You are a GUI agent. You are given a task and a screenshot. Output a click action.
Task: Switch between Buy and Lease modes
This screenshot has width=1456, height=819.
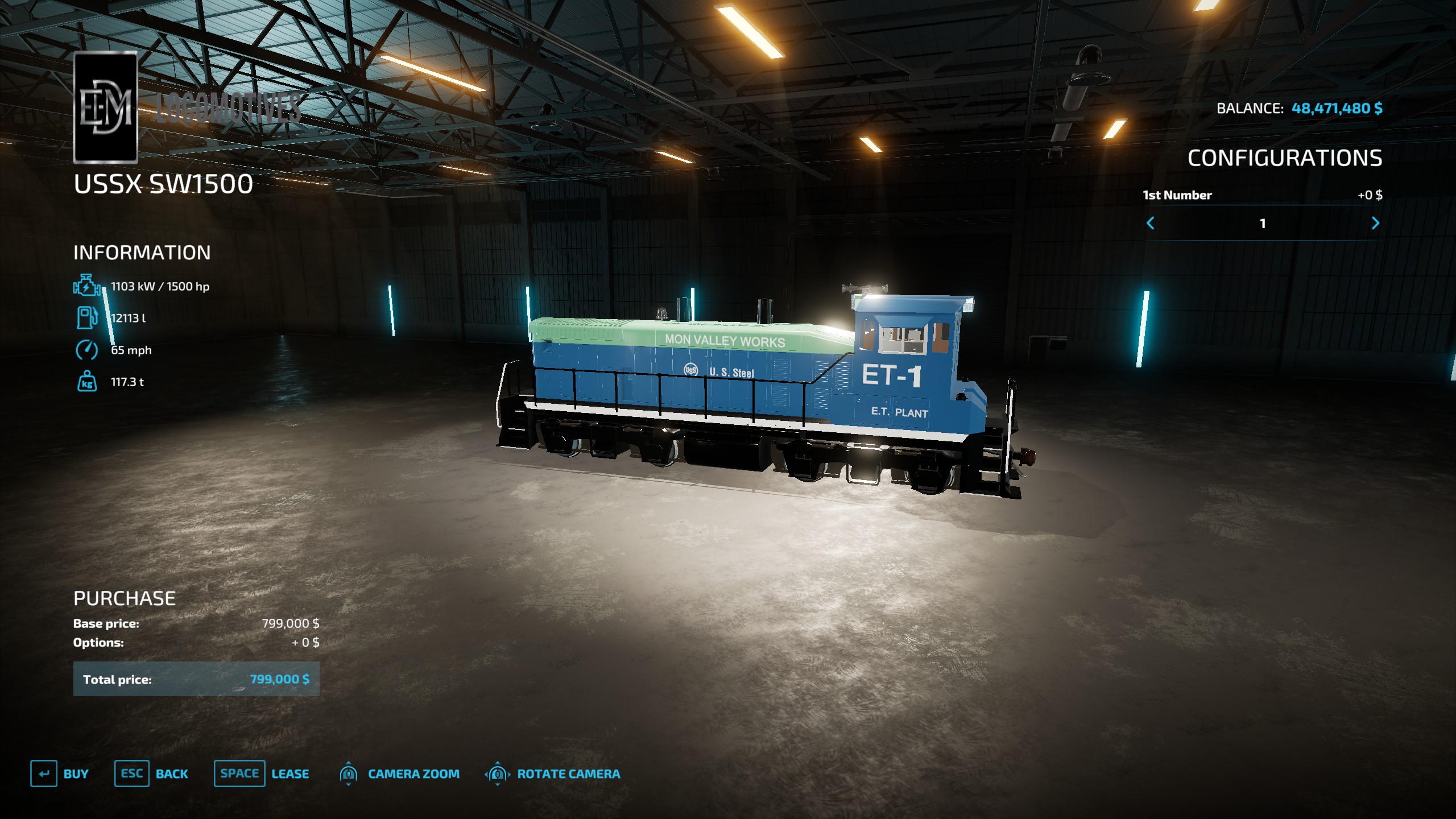239,773
